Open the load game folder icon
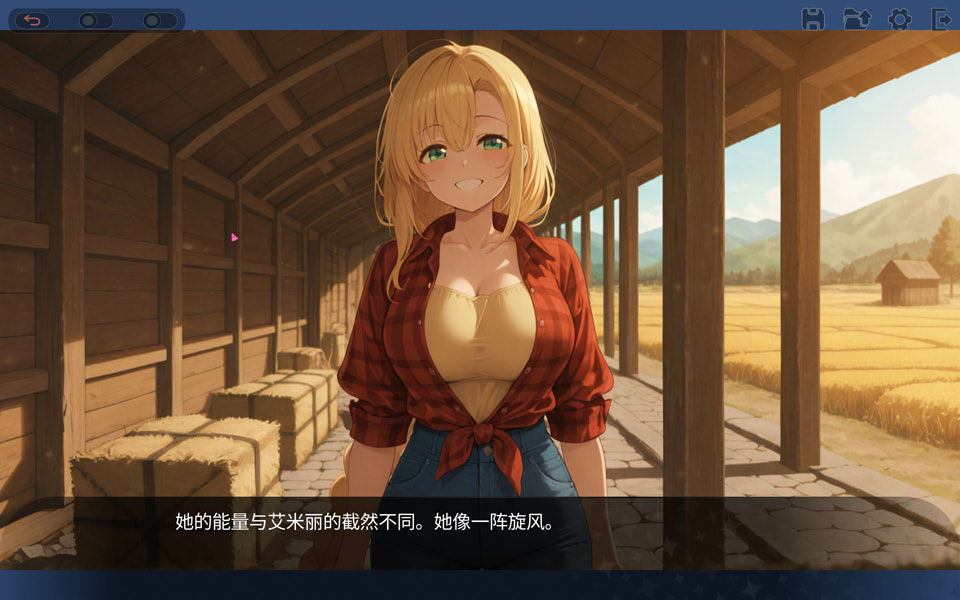Viewport: 960px width, 600px height. (856, 19)
